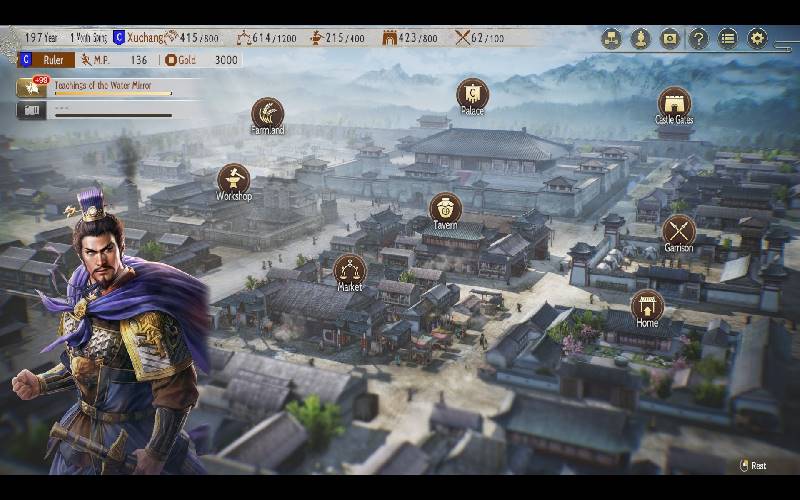800x500 pixels.
Task: Go to the Castle Gates
Action: click(674, 103)
